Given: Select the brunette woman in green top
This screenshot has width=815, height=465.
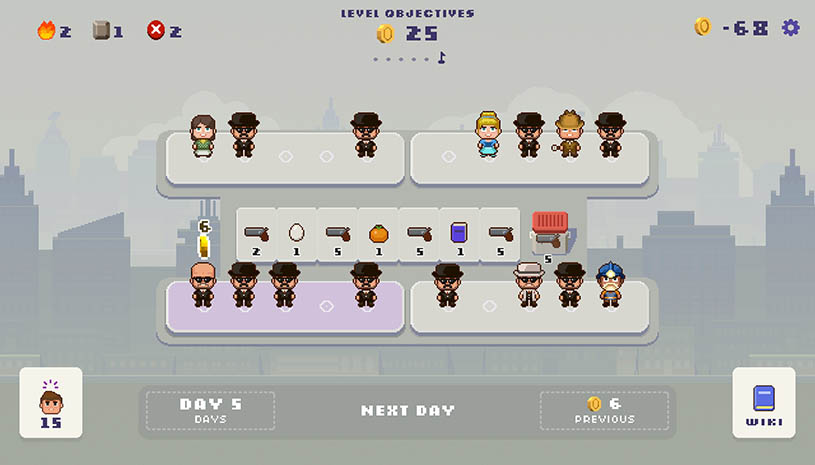Looking at the screenshot, I should [x=204, y=137].
